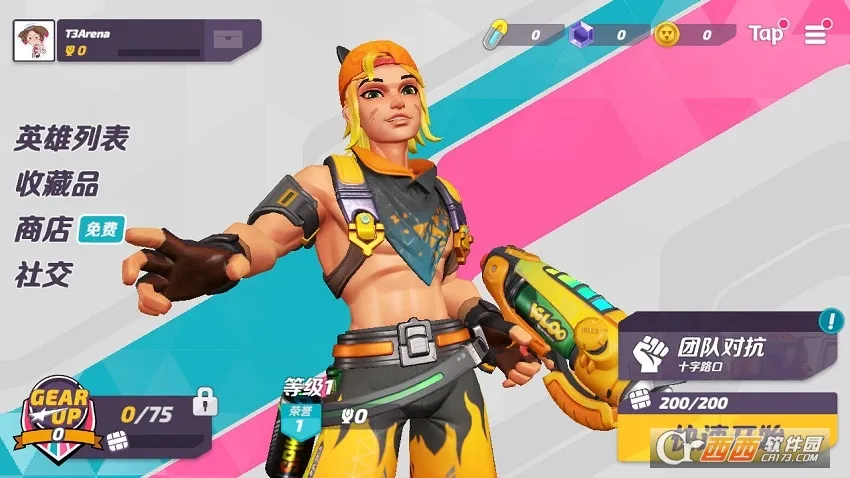Open the T3Arena player profile avatar
Viewport: 850px width, 478px height.
(33, 41)
